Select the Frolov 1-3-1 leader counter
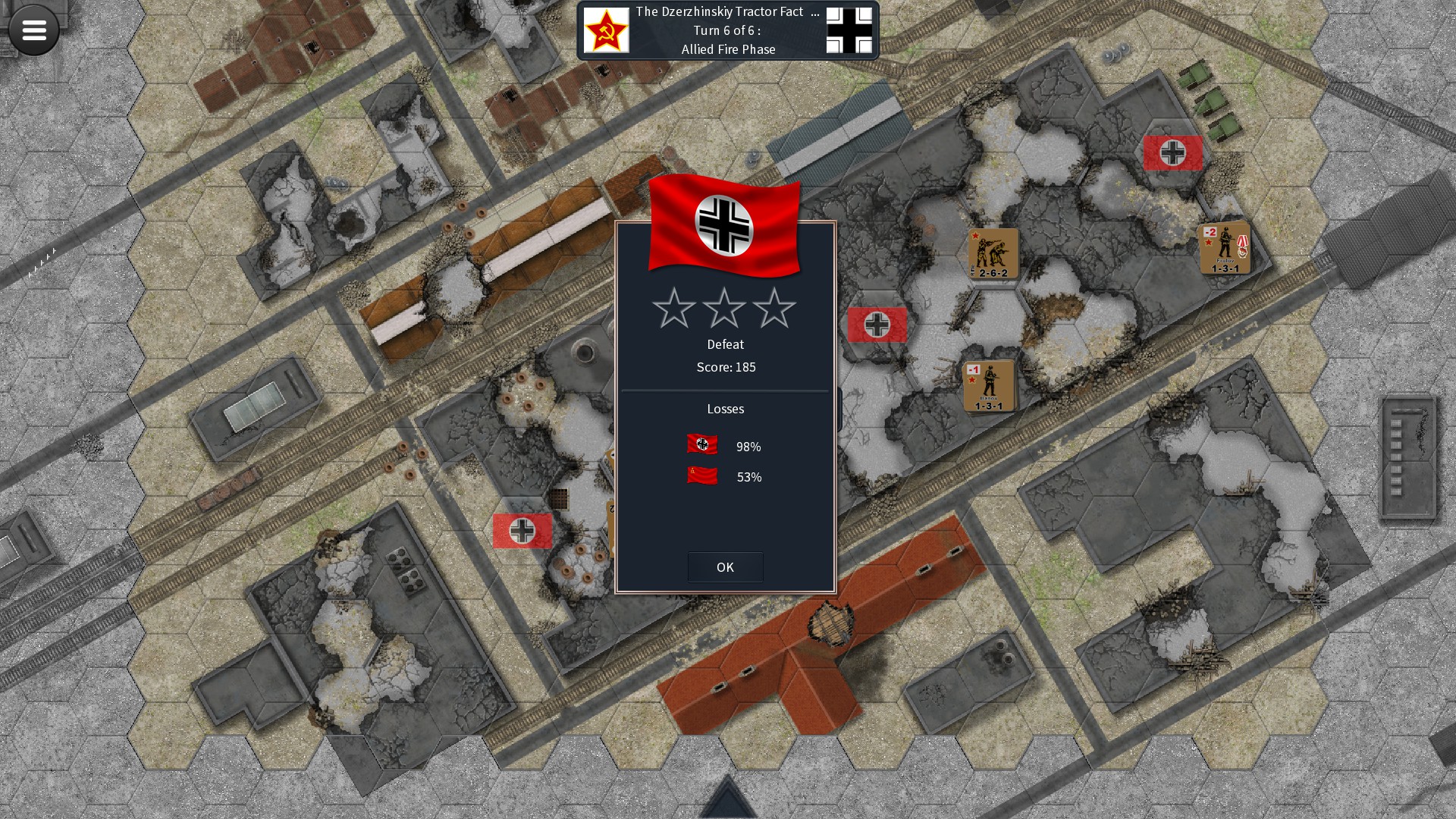 tap(1225, 248)
